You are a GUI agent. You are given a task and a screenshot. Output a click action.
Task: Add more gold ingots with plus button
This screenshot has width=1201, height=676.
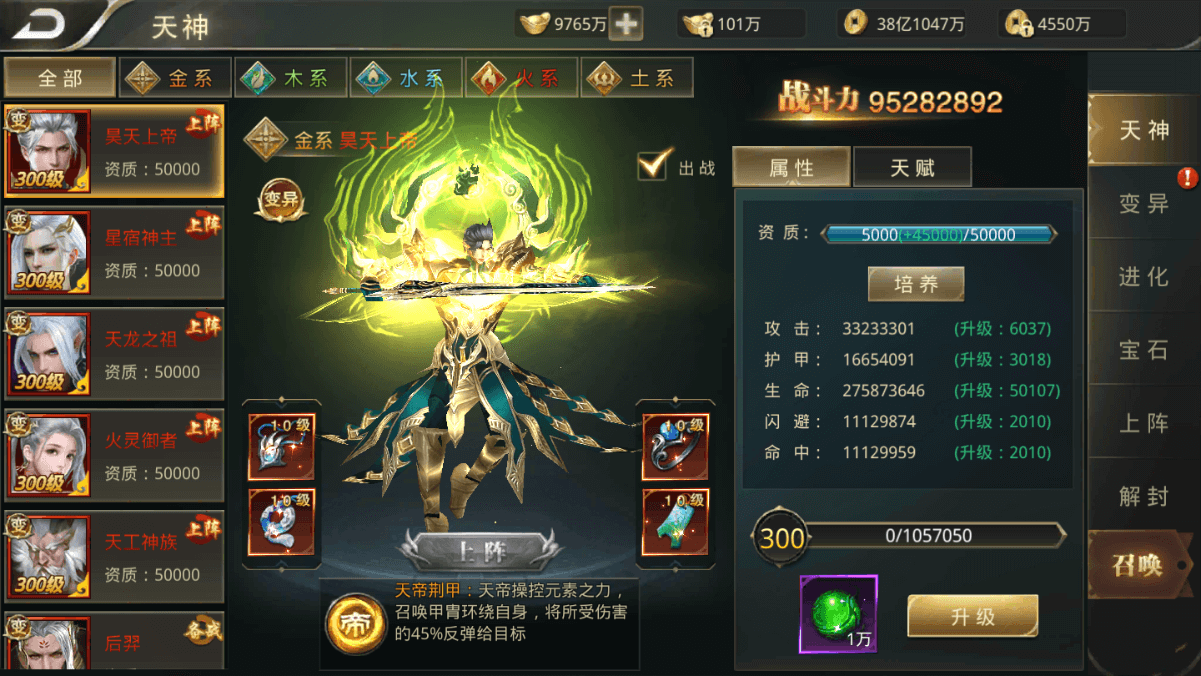[626, 24]
